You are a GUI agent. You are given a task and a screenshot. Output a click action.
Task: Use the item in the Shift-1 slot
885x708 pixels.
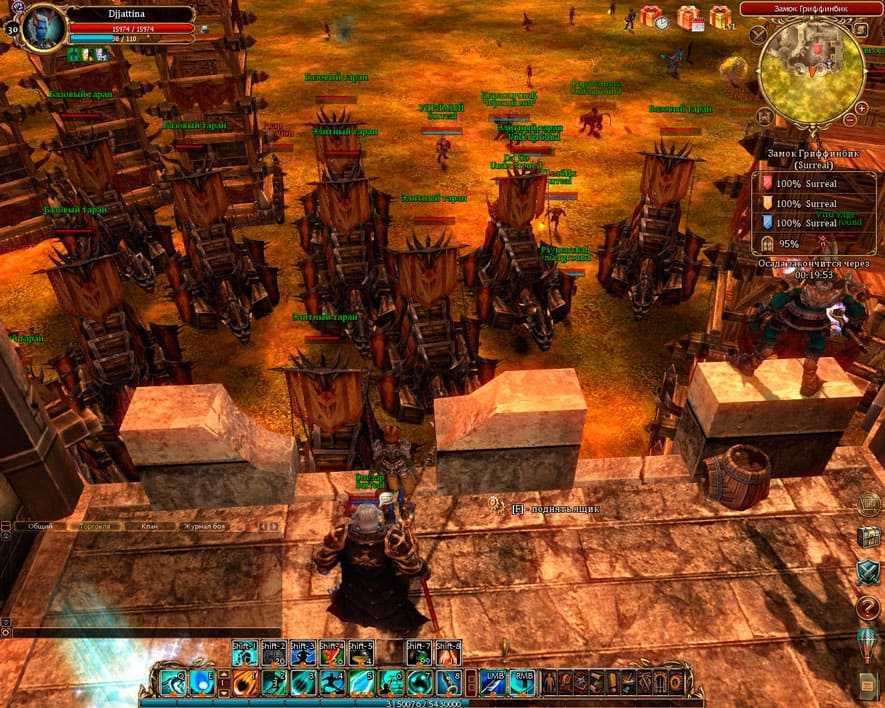[x=245, y=652]
